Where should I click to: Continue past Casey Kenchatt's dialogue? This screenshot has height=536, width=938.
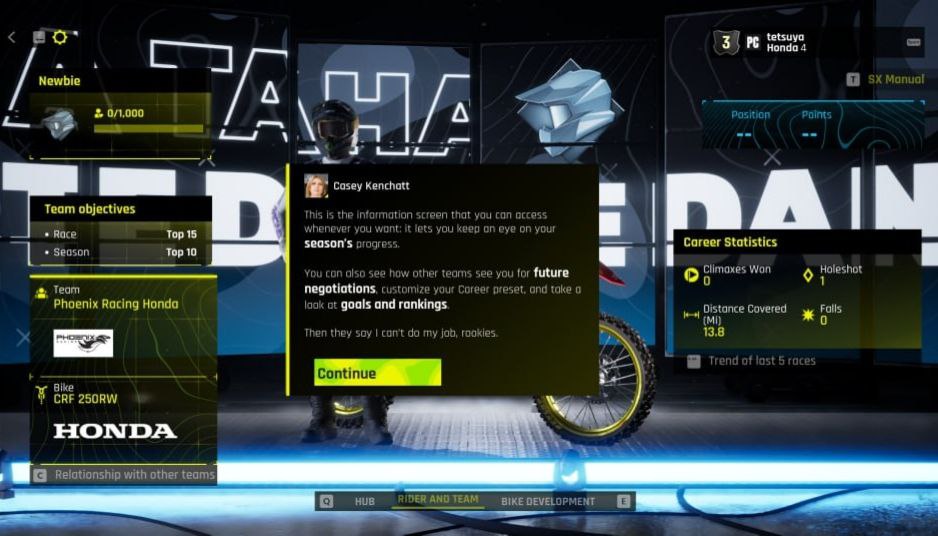coord(377,373)
